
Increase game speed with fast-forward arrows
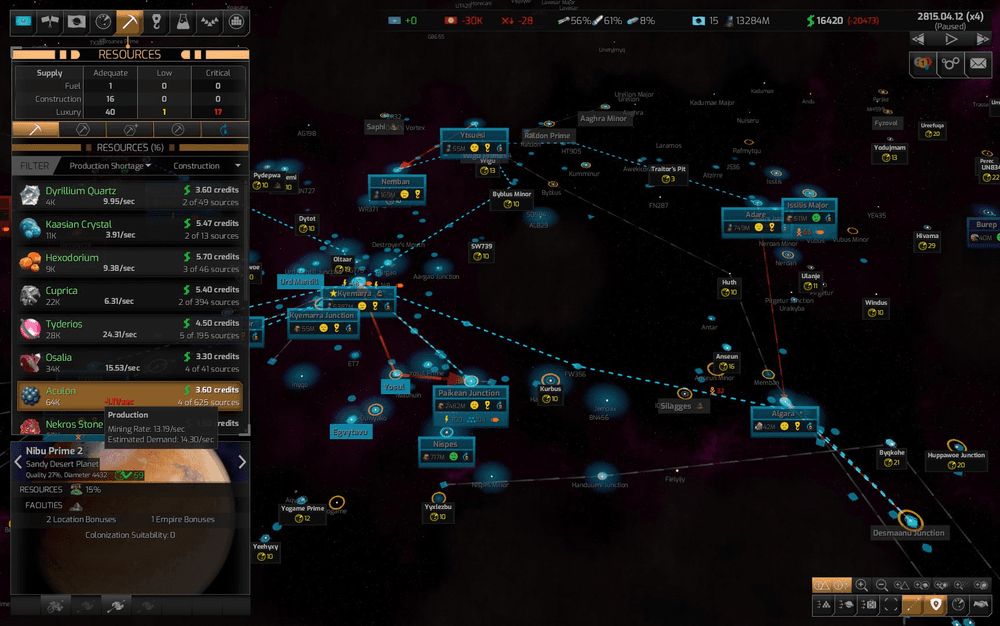point(983,40)
